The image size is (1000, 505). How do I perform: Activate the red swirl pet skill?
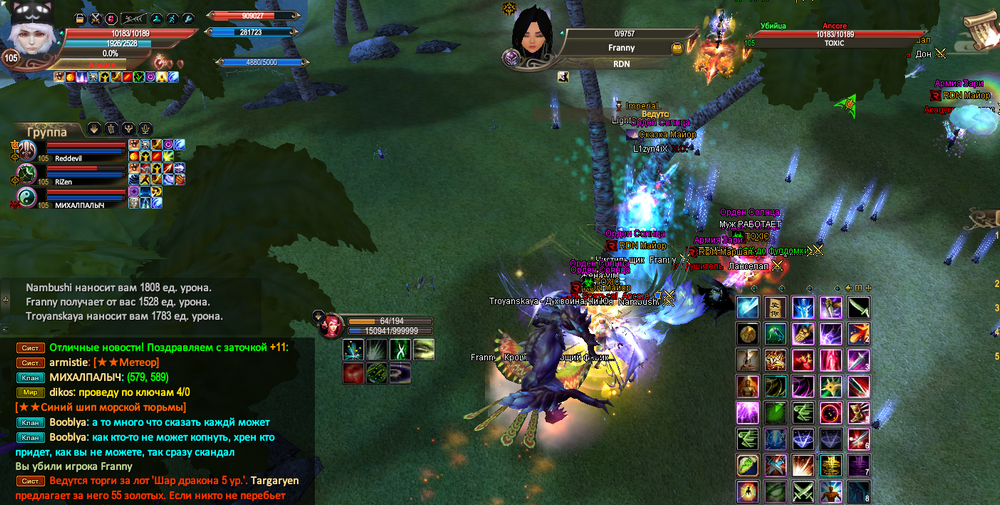click(x=354, y=373)
